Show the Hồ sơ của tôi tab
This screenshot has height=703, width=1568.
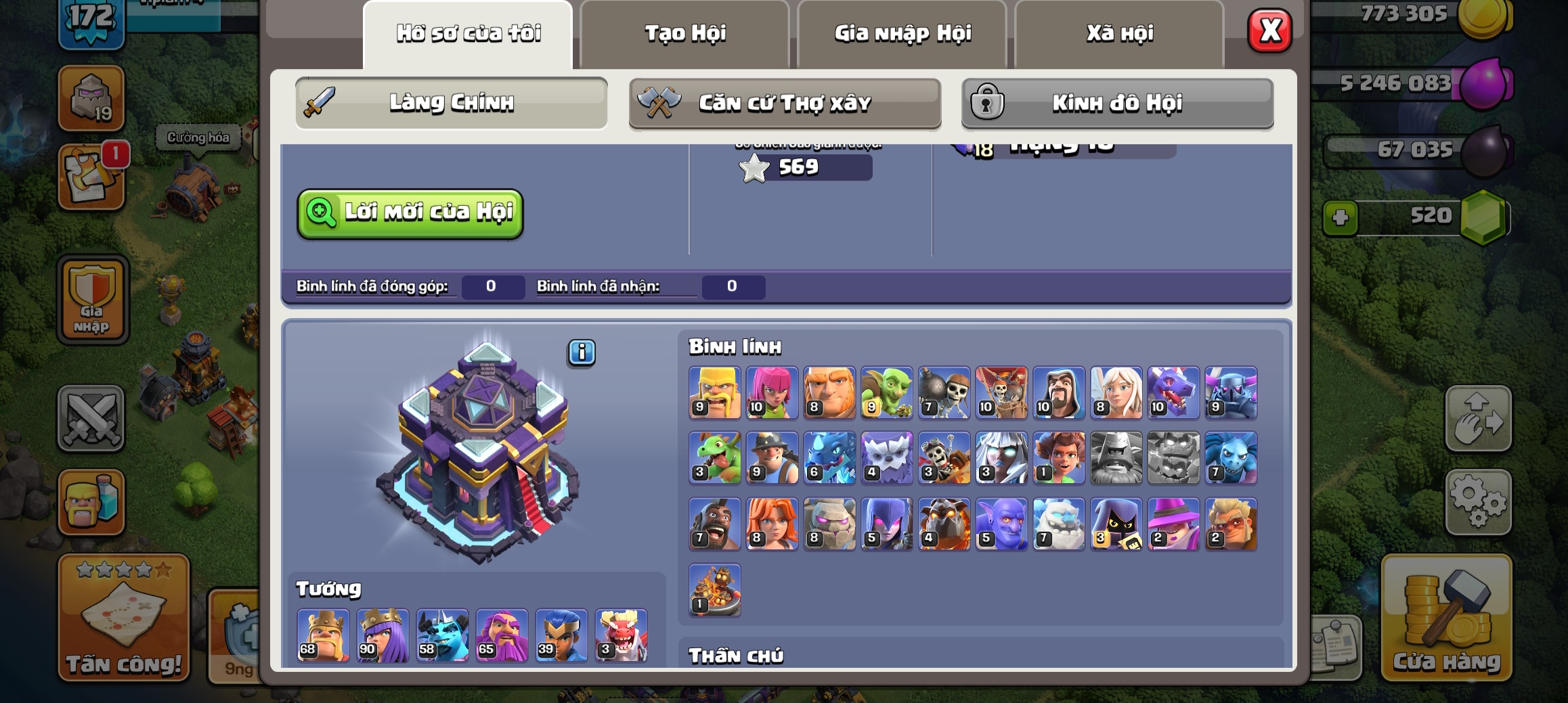[468, 33]
